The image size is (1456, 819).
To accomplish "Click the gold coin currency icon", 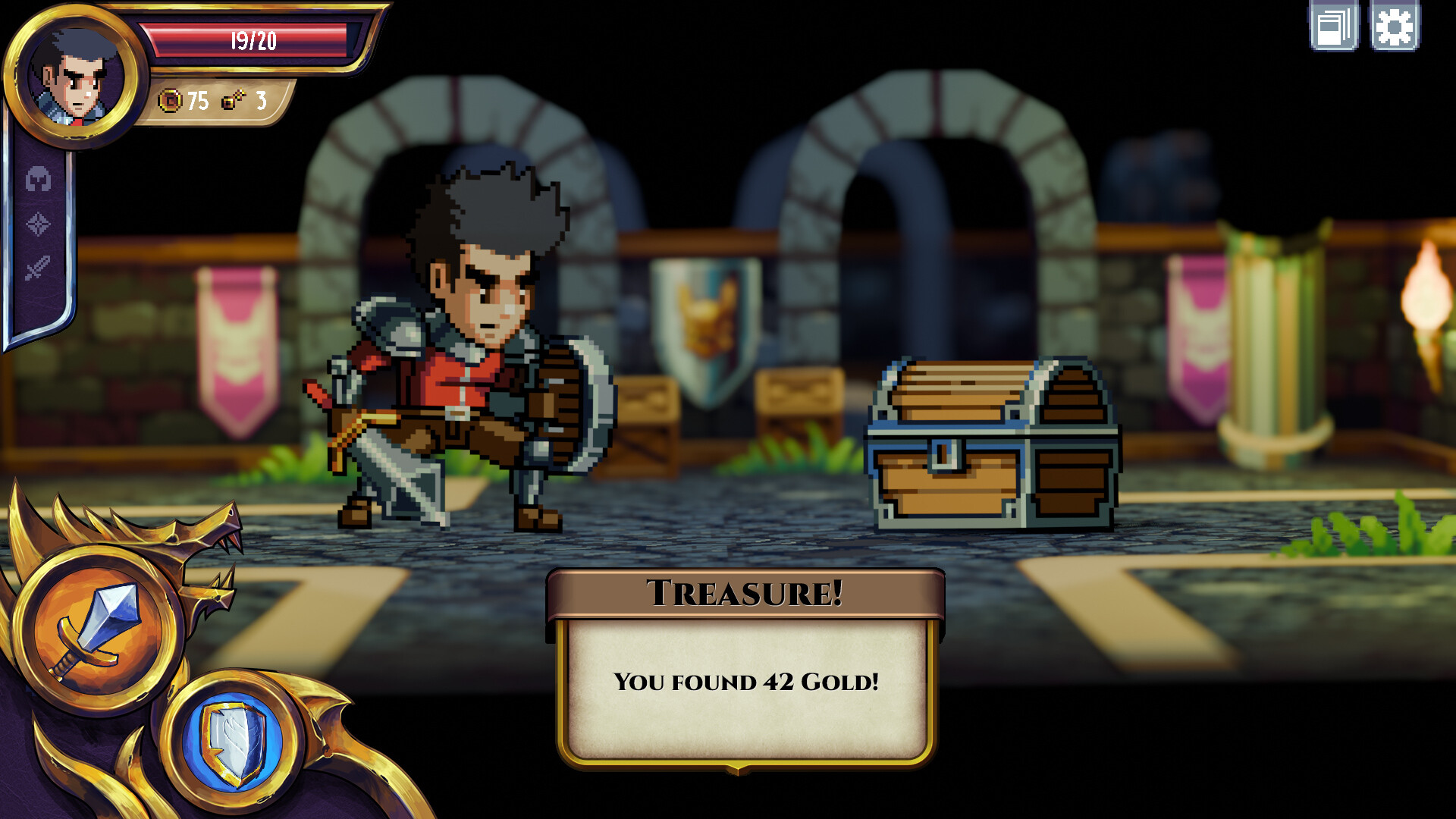I will click(168, 101).
